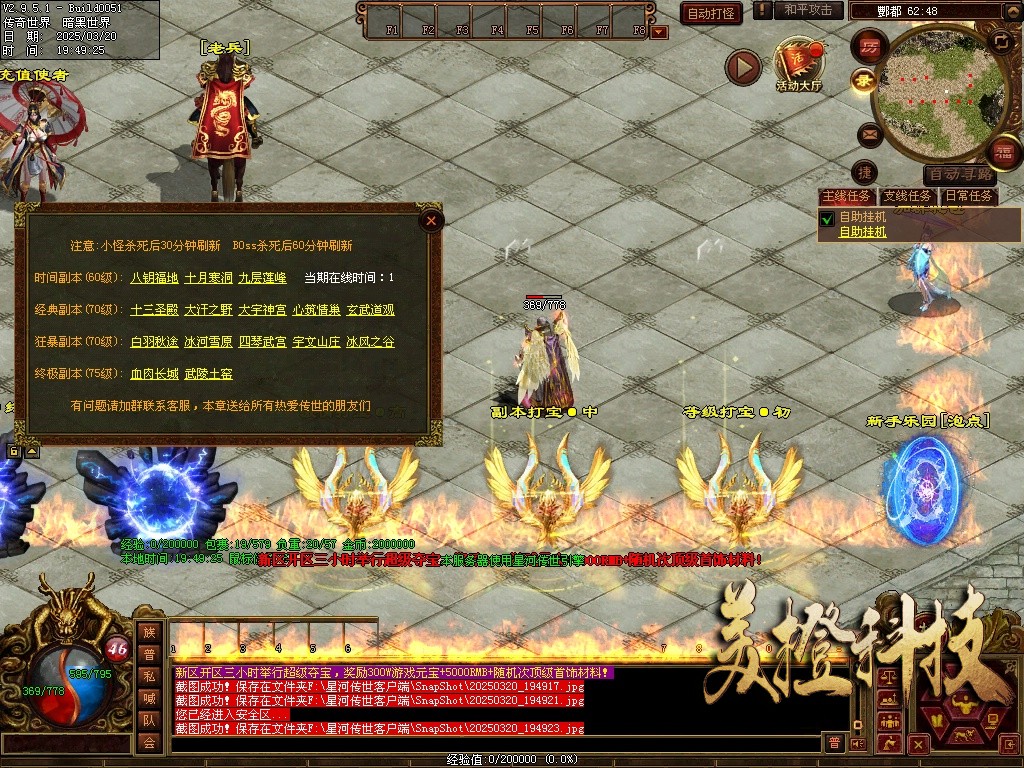Select the 九层莲峰 dungeon link
1024x768 pixels.
[x=263, y=278]
